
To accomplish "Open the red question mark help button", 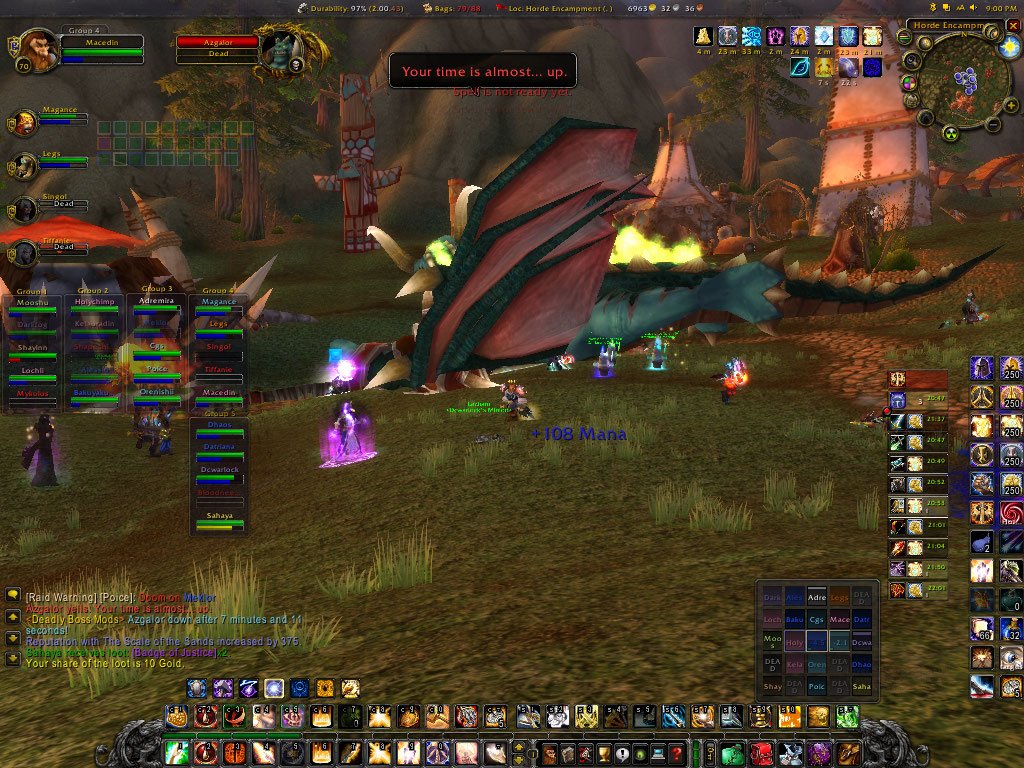I will [x=677, y=752].
